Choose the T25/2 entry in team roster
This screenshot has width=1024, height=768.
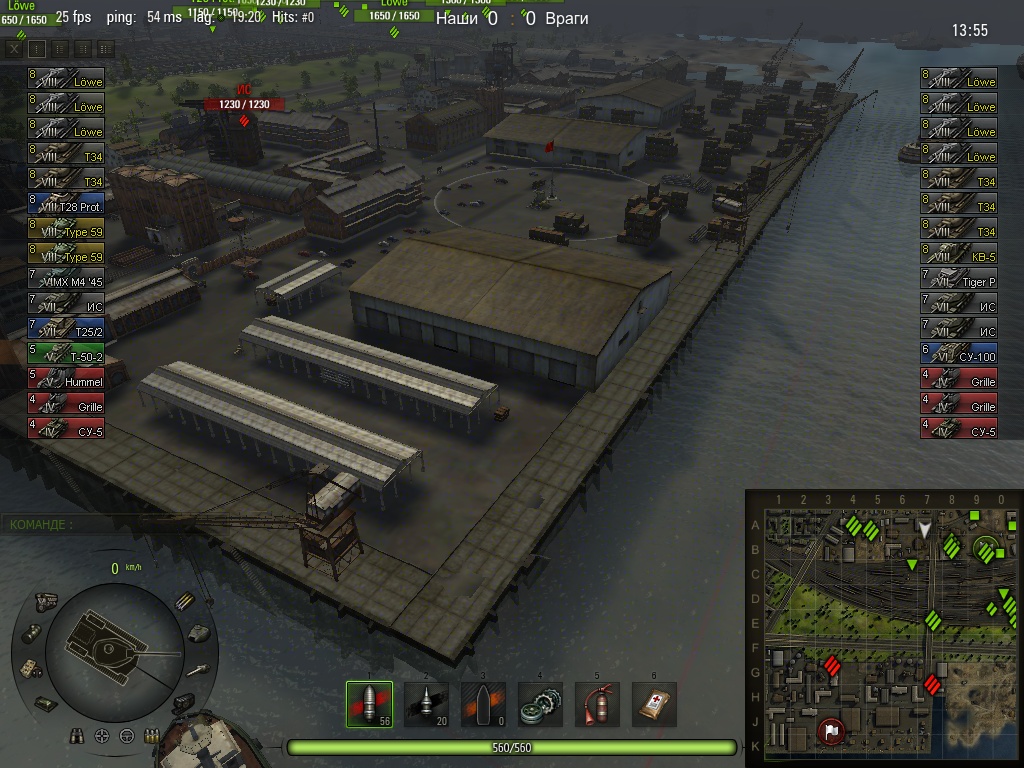66,331
